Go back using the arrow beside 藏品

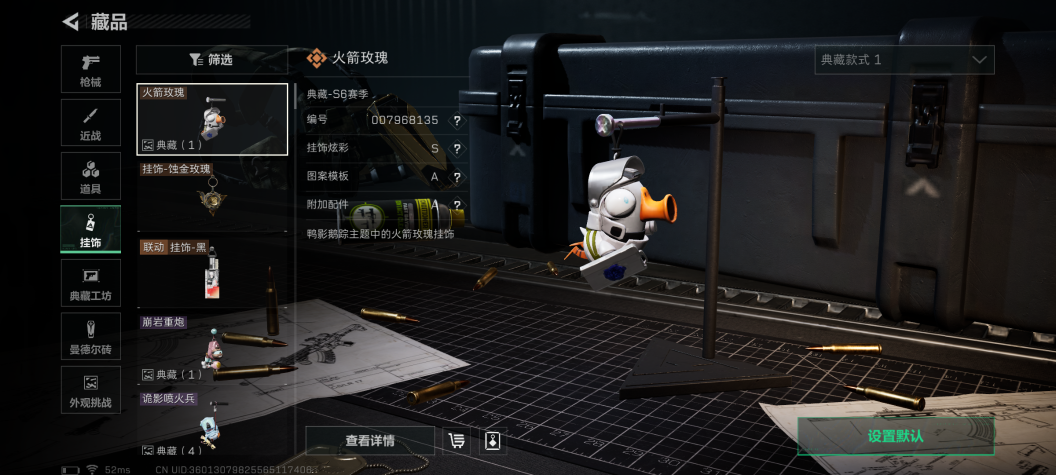(71, 21)
